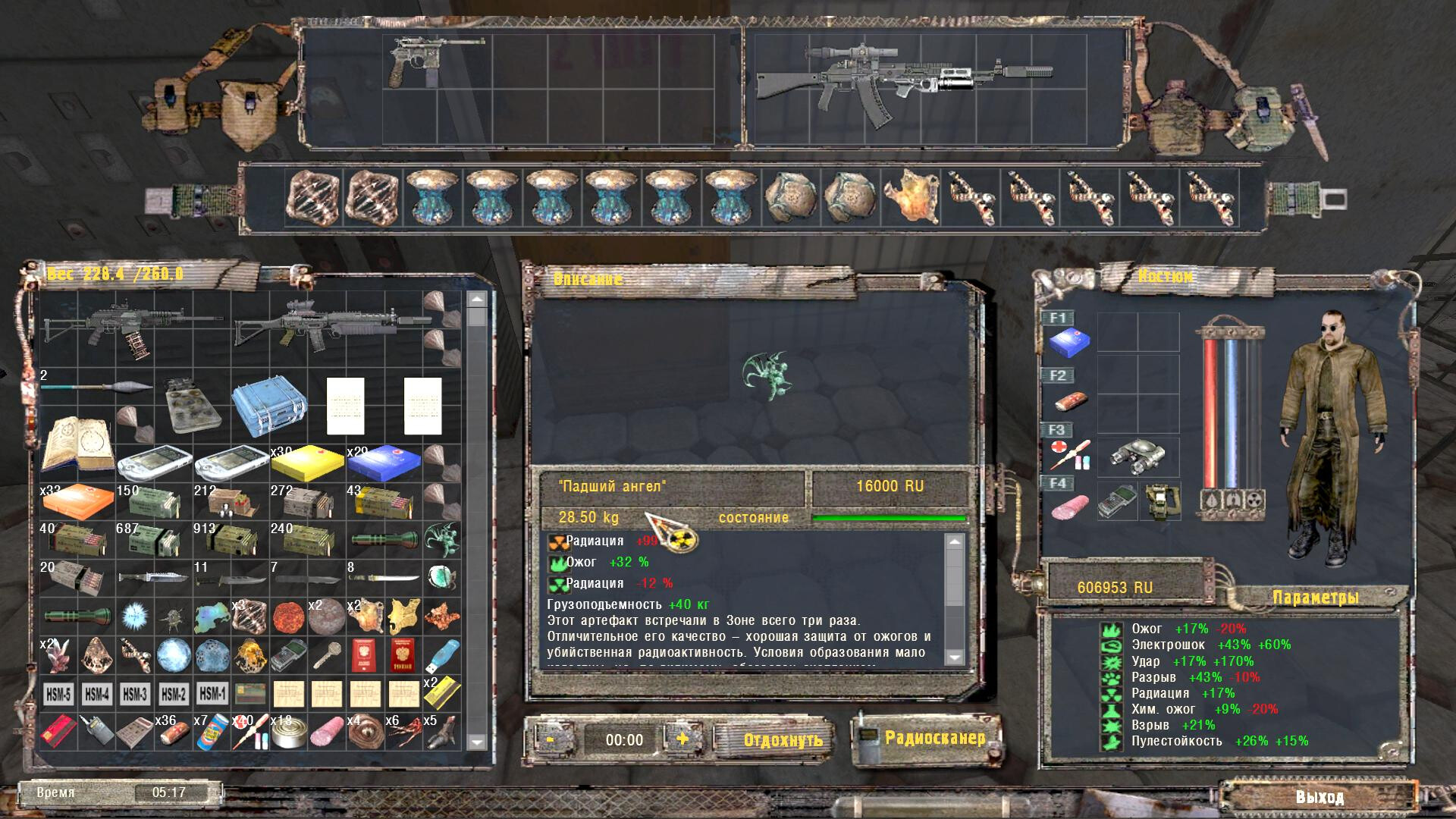Screen dimensions: 1456x819
Task: Click the Отдохнуть rest button
Action: (x=783, y=739)
